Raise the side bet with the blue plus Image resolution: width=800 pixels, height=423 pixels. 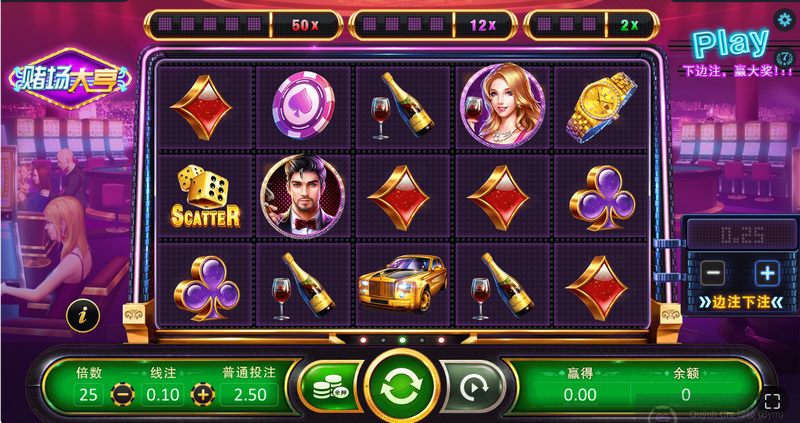(x=766, y=272)
